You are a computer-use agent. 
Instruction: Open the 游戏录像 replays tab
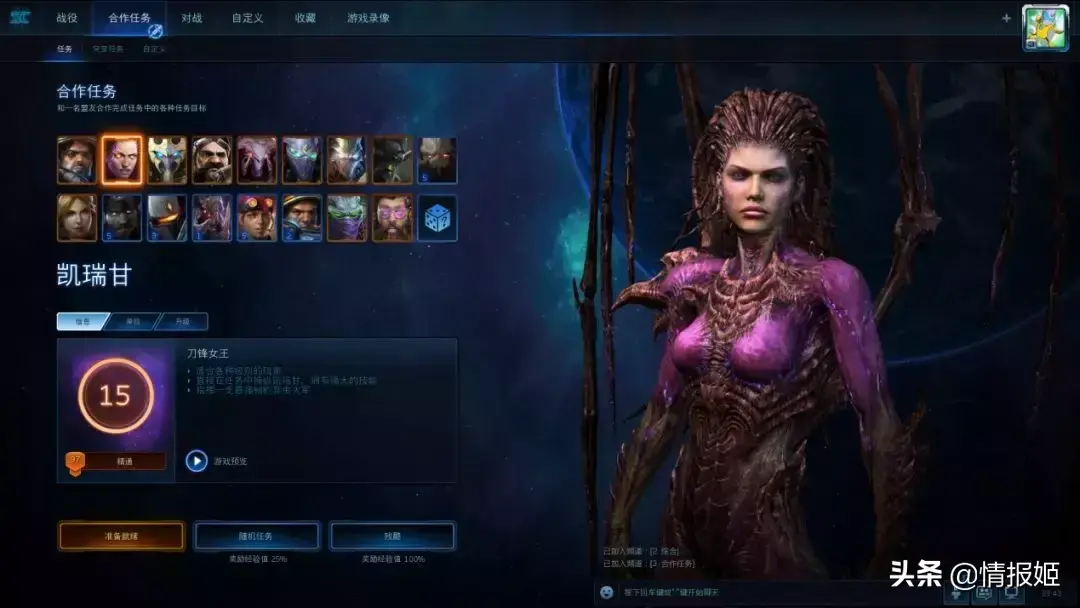pos(368,18)
